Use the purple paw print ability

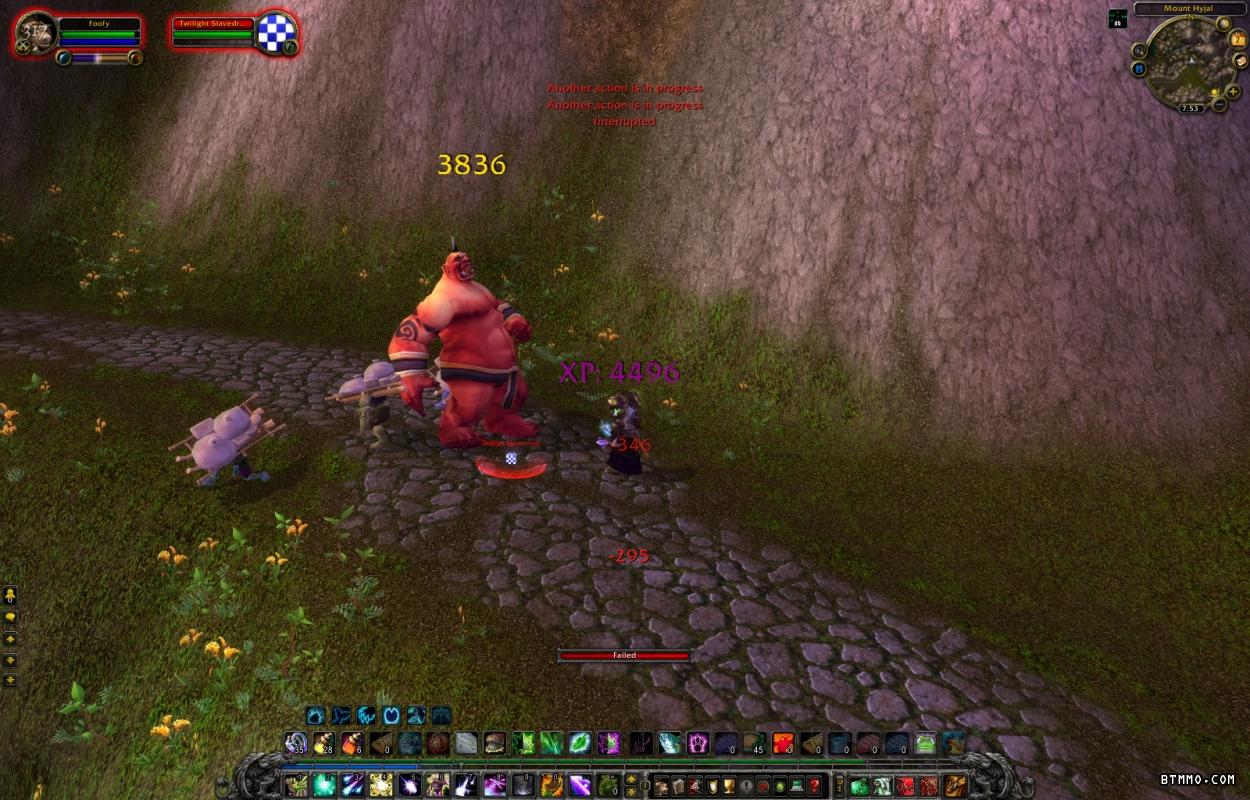(697, 743)
